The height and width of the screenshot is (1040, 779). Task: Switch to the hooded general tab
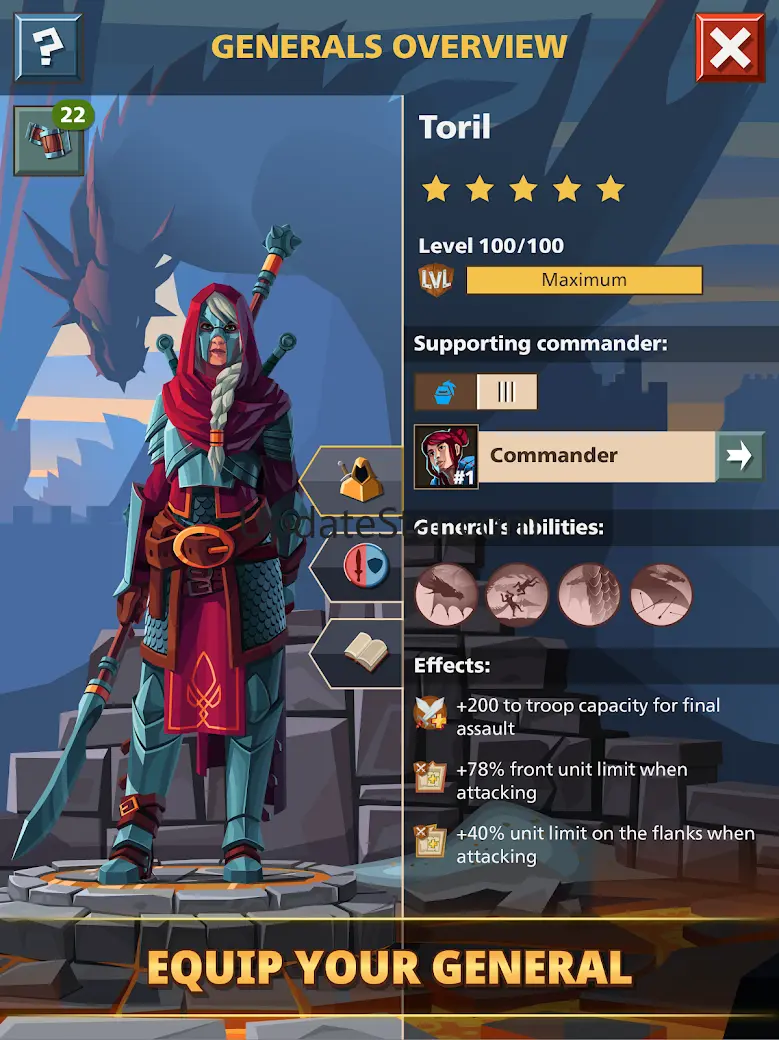(356, 481)
